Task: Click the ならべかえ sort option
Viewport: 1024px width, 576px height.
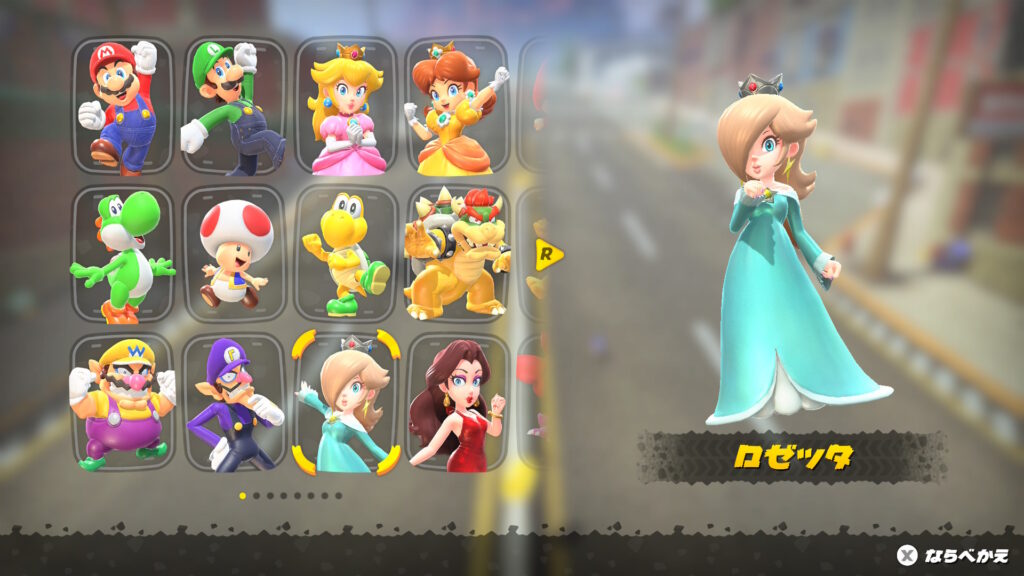Action: [x=953, y=555]
